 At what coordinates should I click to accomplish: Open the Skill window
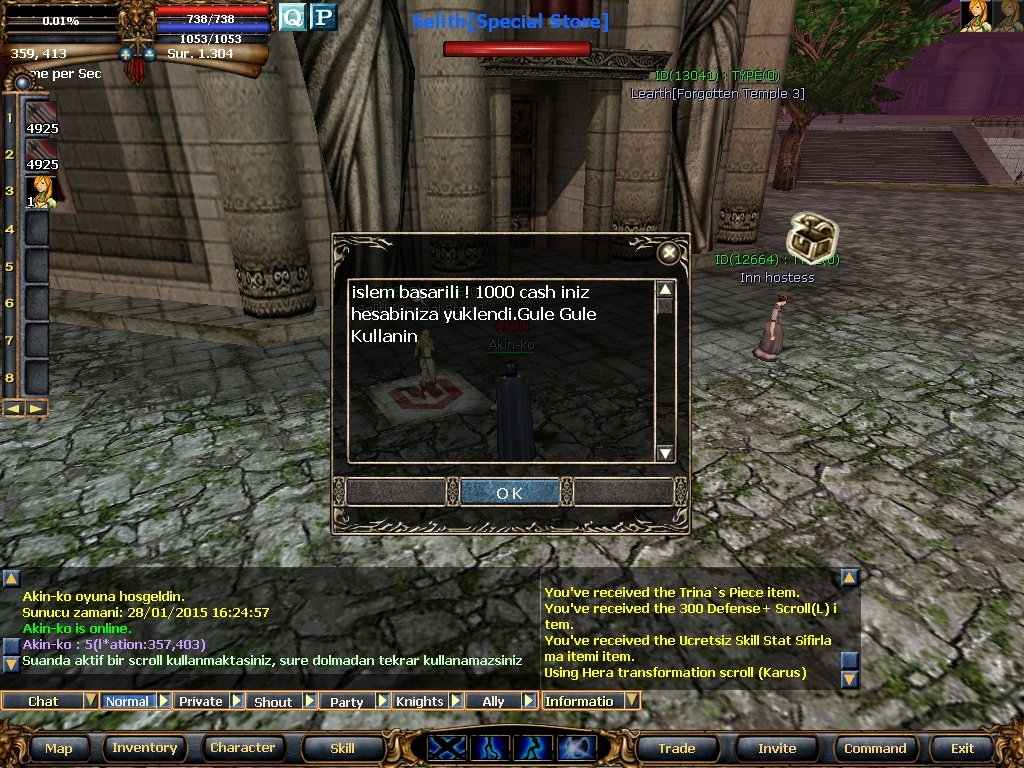(x=342, y=748)
